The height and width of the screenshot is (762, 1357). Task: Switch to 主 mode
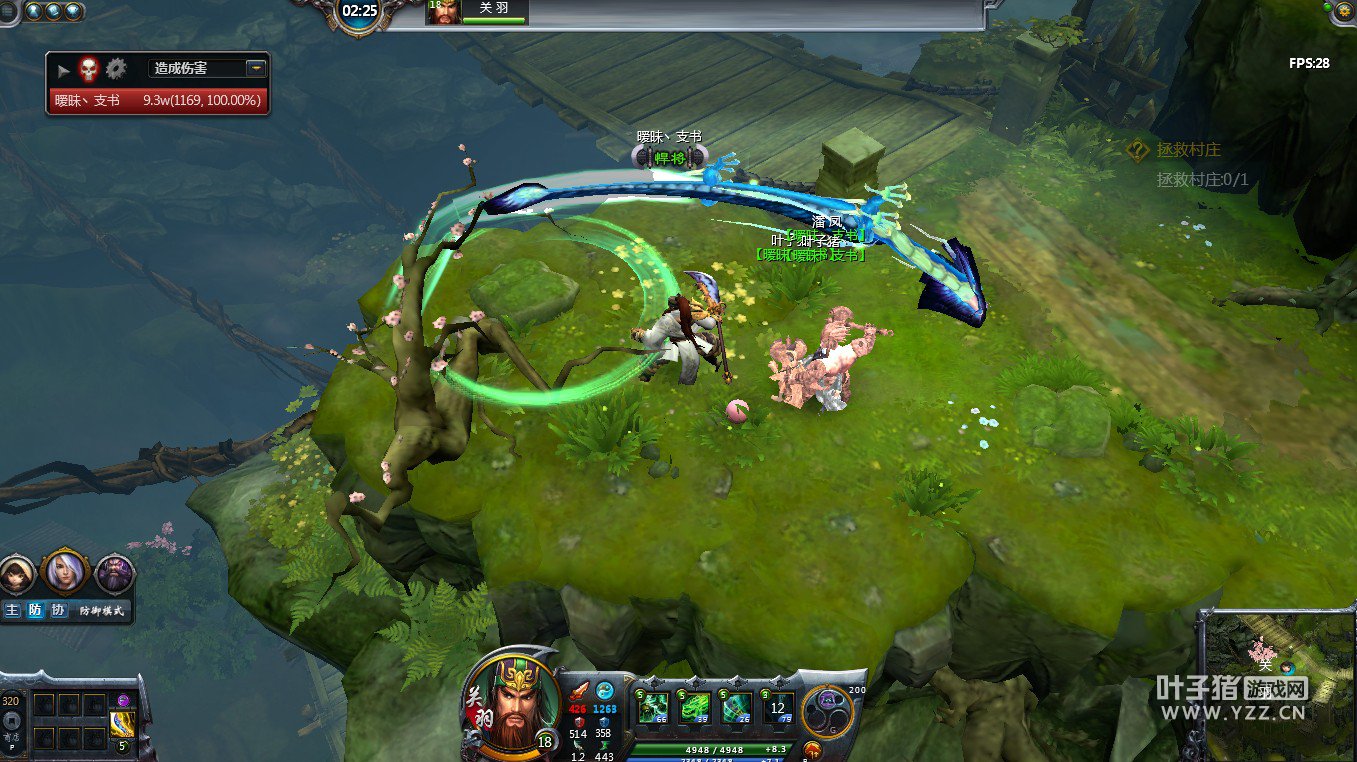12,610
